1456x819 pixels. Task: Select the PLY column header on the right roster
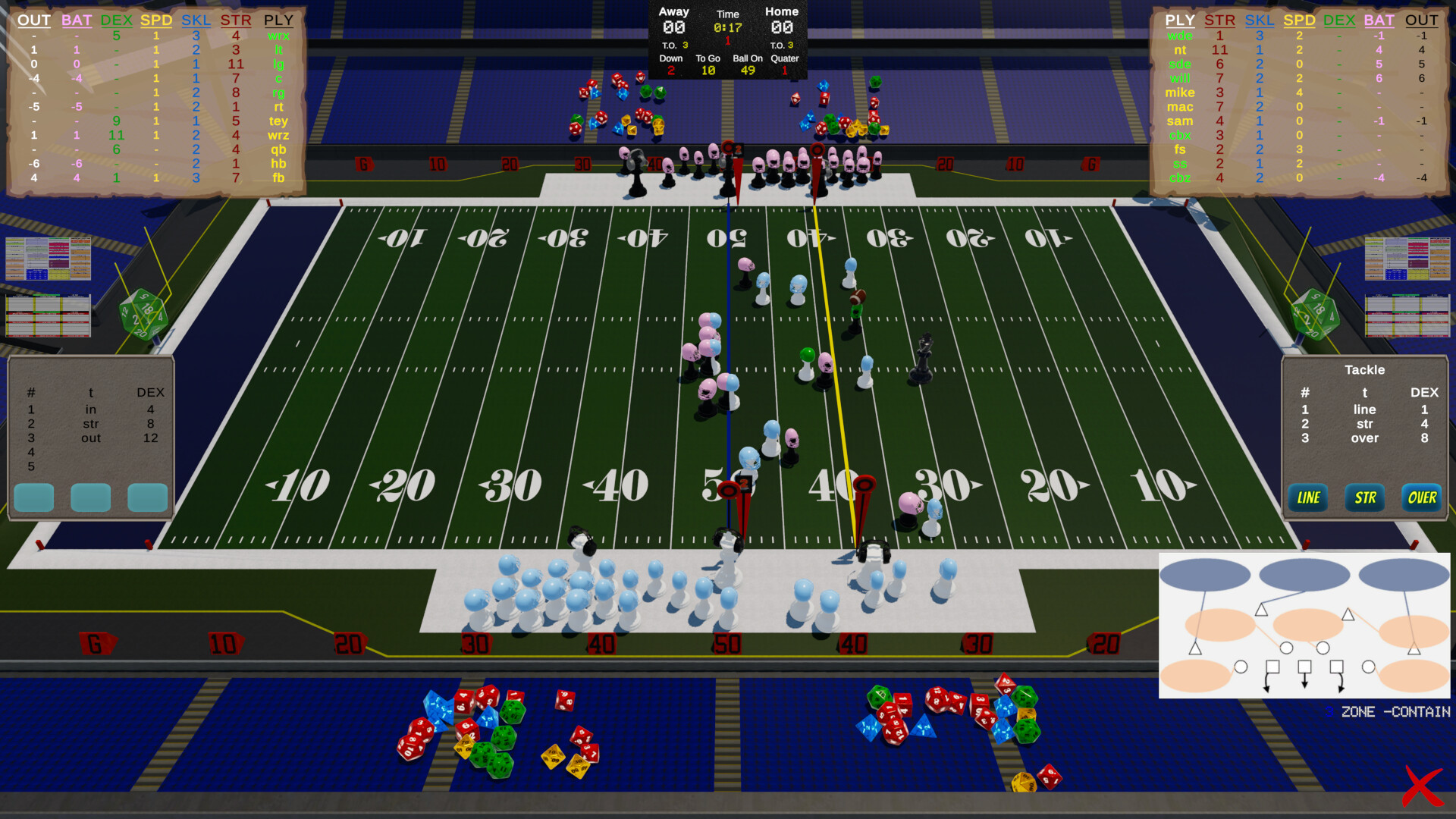1180,20
